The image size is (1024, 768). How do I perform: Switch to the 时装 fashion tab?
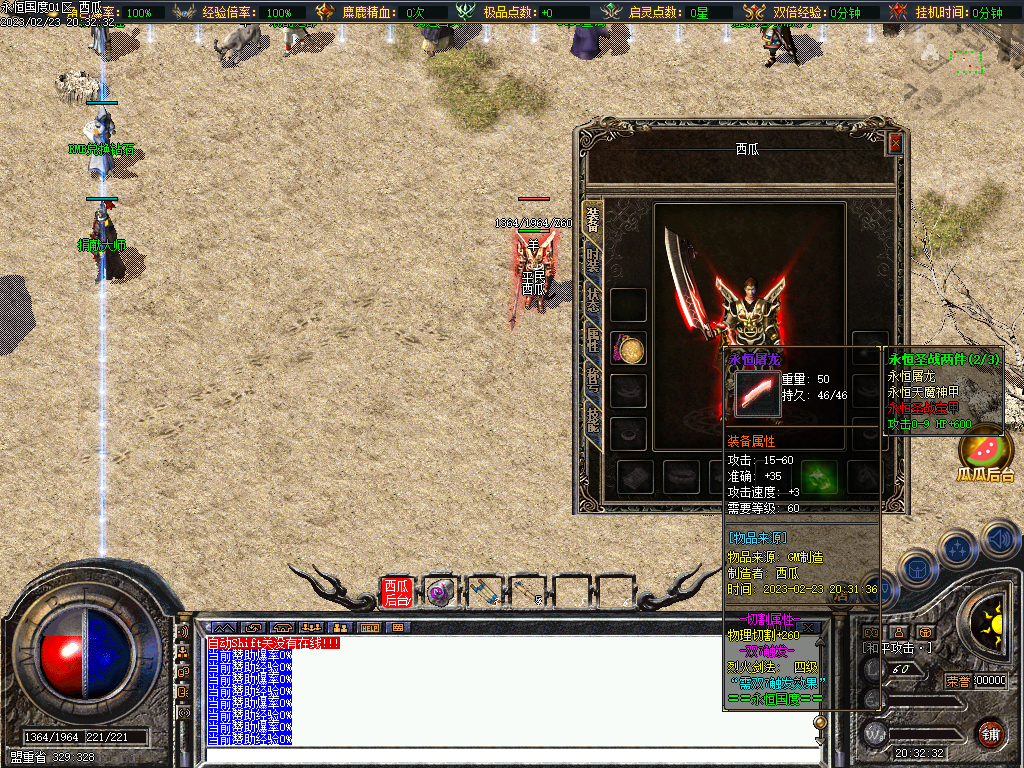click(x=593, y=263)
